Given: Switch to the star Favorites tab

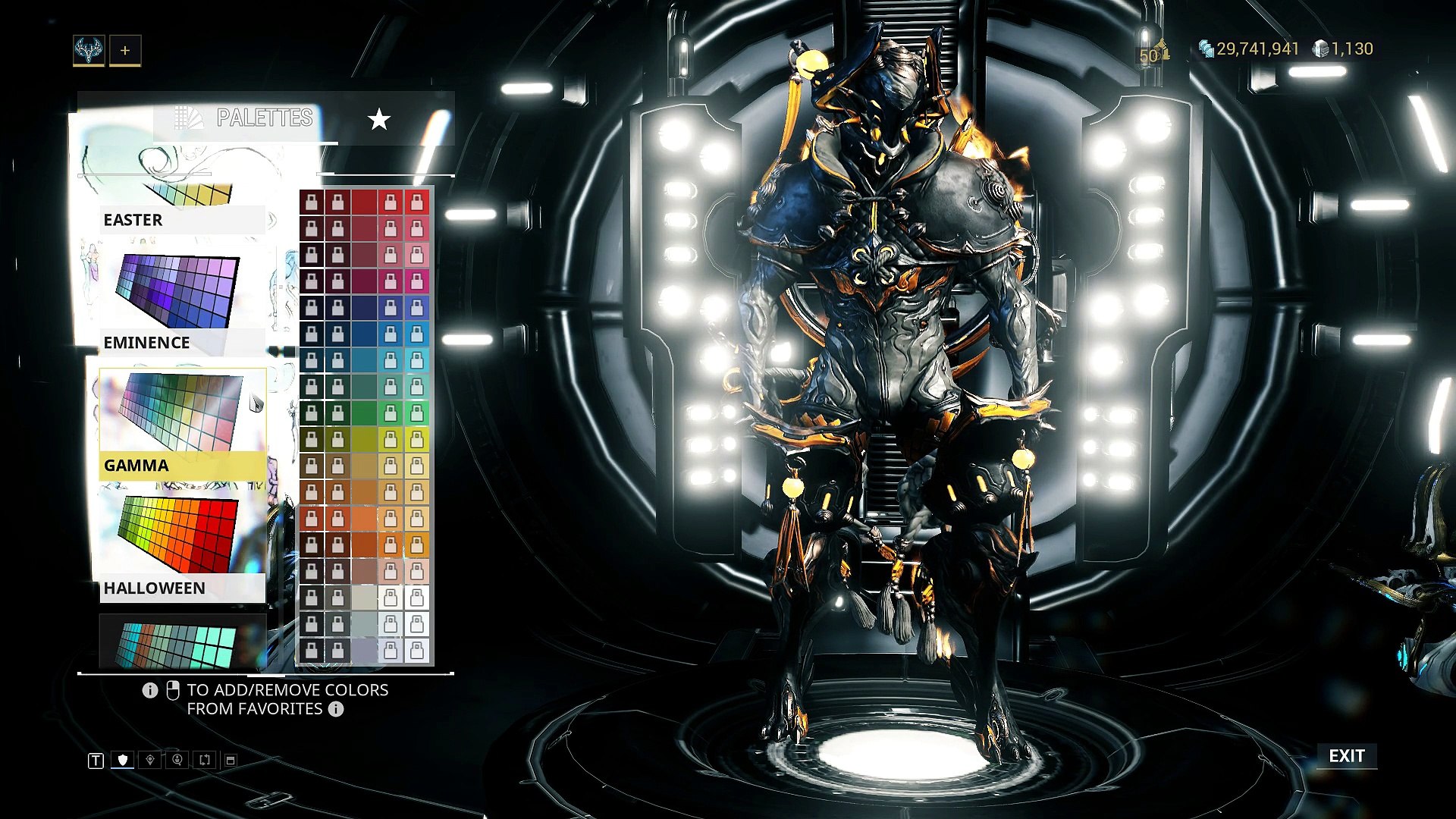Looking at the screenshot, I should pyautogui.click(x=379, y=118).
